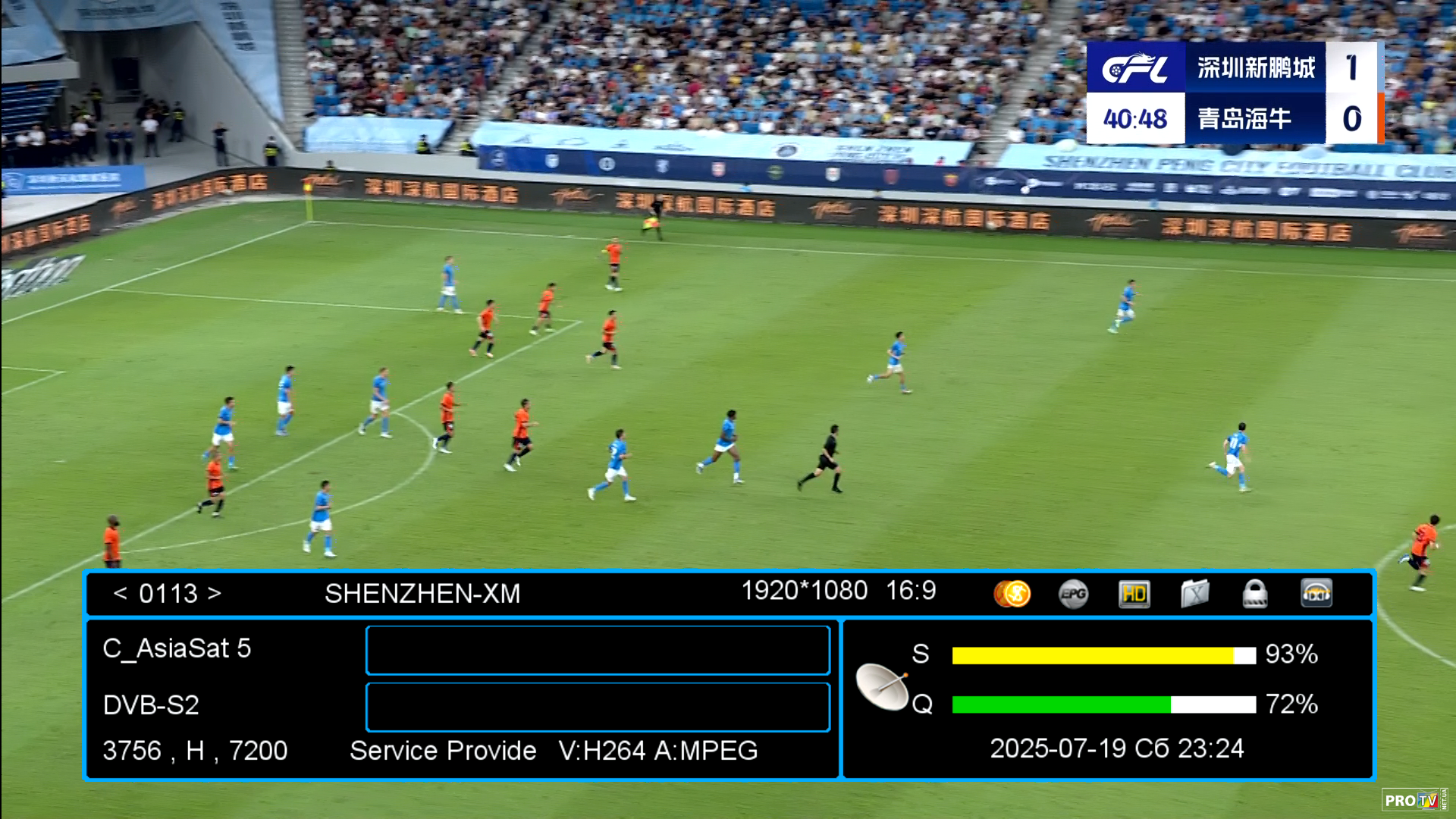Image resolution: width=1456 pixels, height=819 pixels.
Task: Select the HD indicator icon
Action: [x=1134, y=594]
